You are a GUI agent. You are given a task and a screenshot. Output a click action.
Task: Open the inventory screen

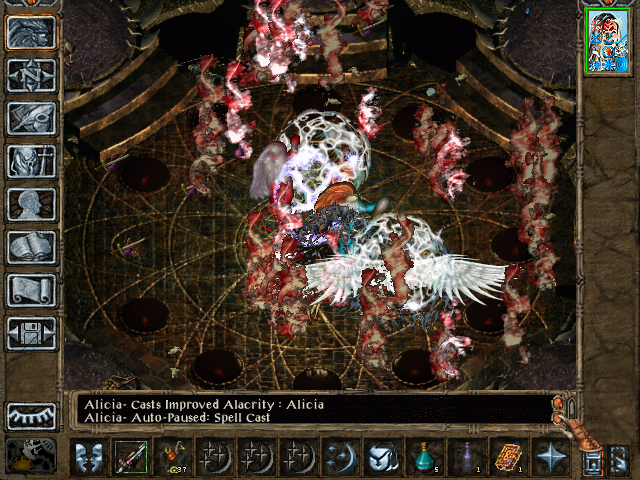[x=32, y=161]
